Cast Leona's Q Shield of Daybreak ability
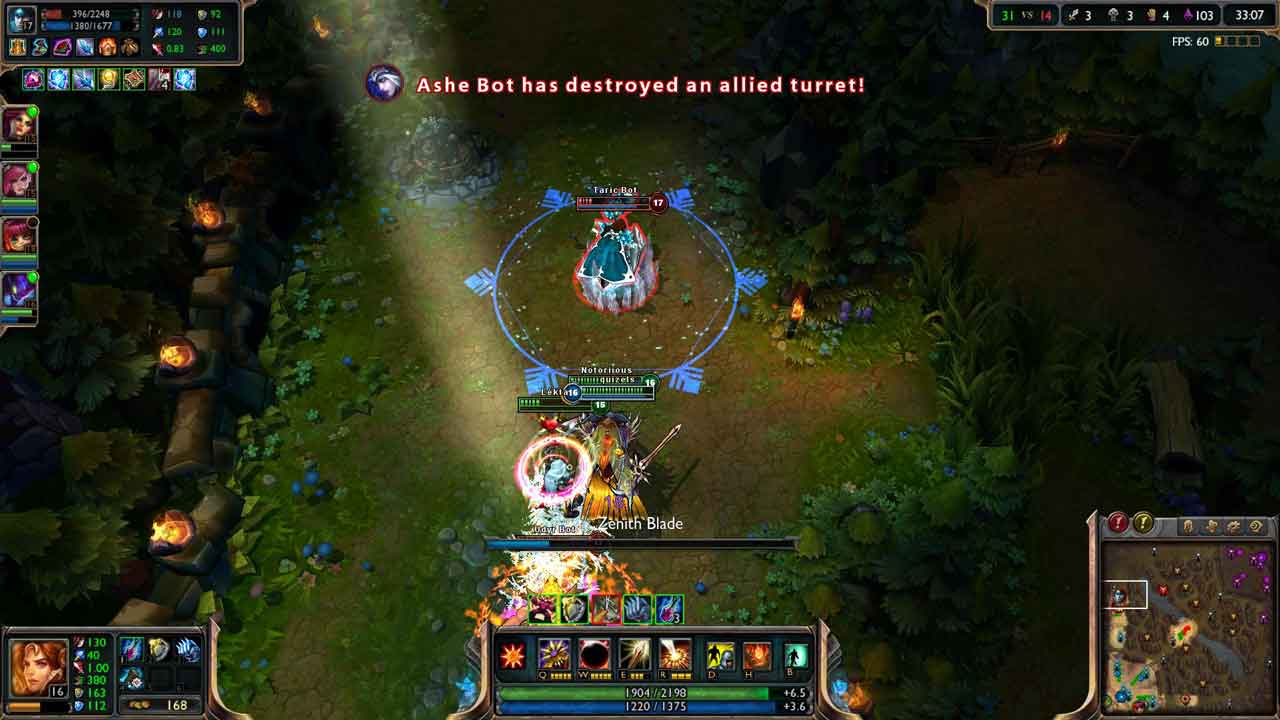The height and width of the screenshot is (720, 1280). (554, 656)
